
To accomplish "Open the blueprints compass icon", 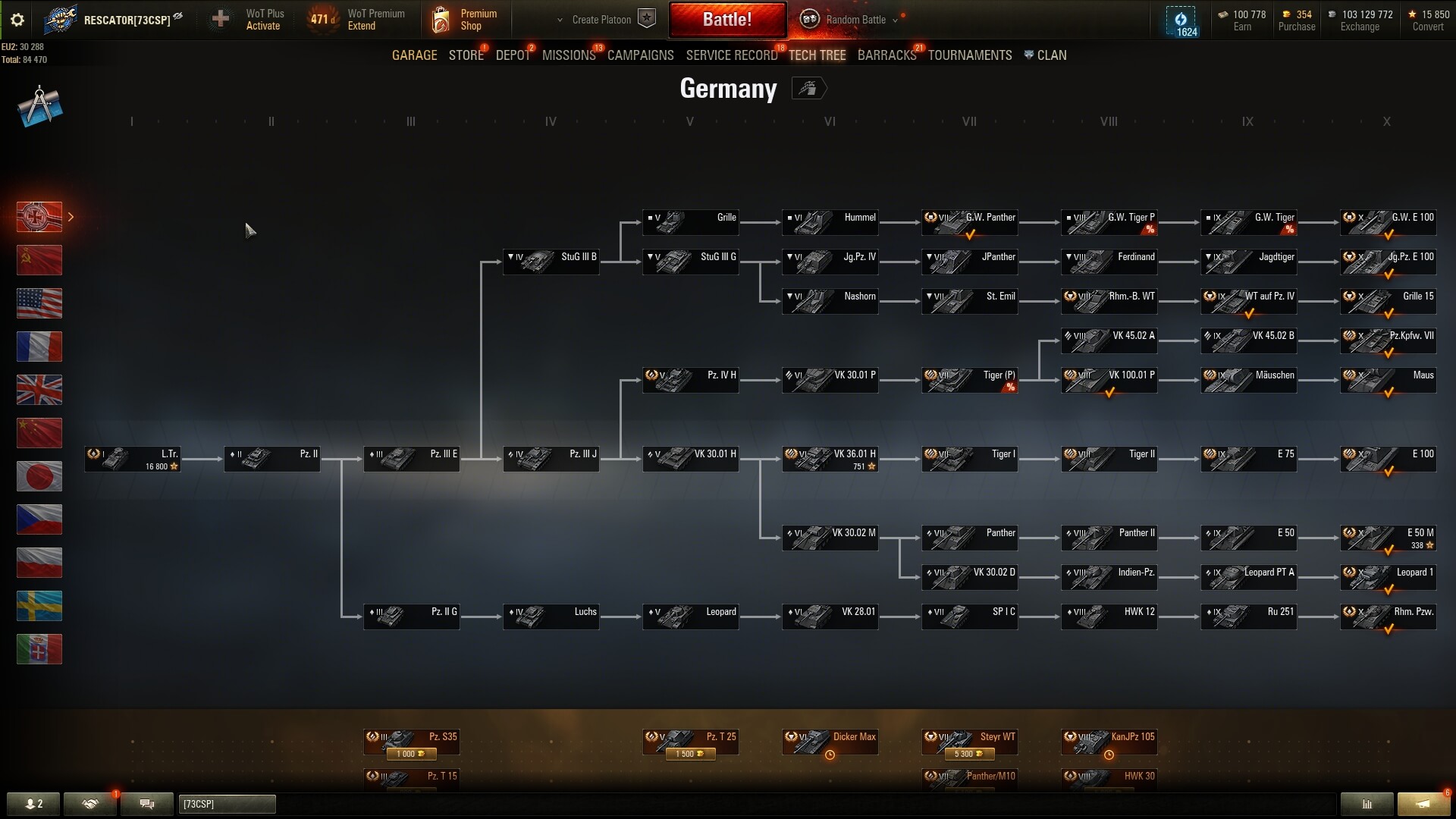I will tap(39, 106).
